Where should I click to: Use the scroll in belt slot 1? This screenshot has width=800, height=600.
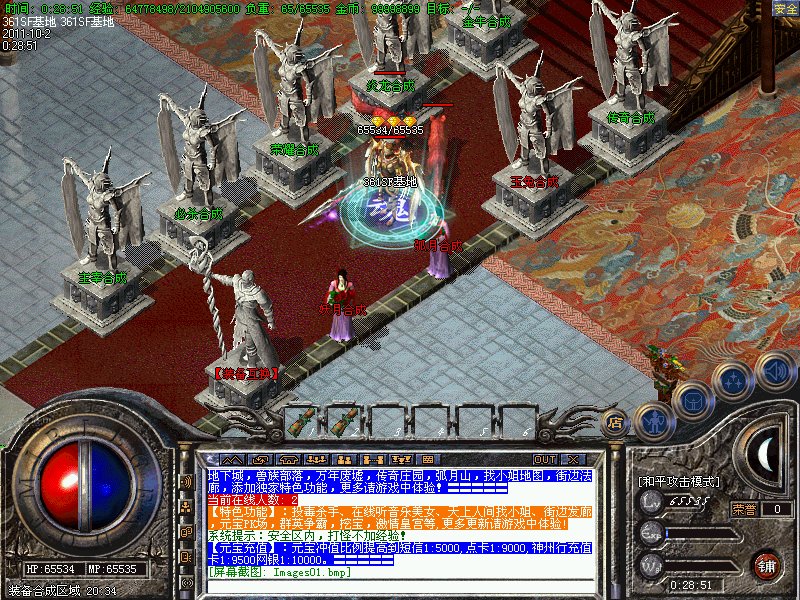(x=301, y=422)
